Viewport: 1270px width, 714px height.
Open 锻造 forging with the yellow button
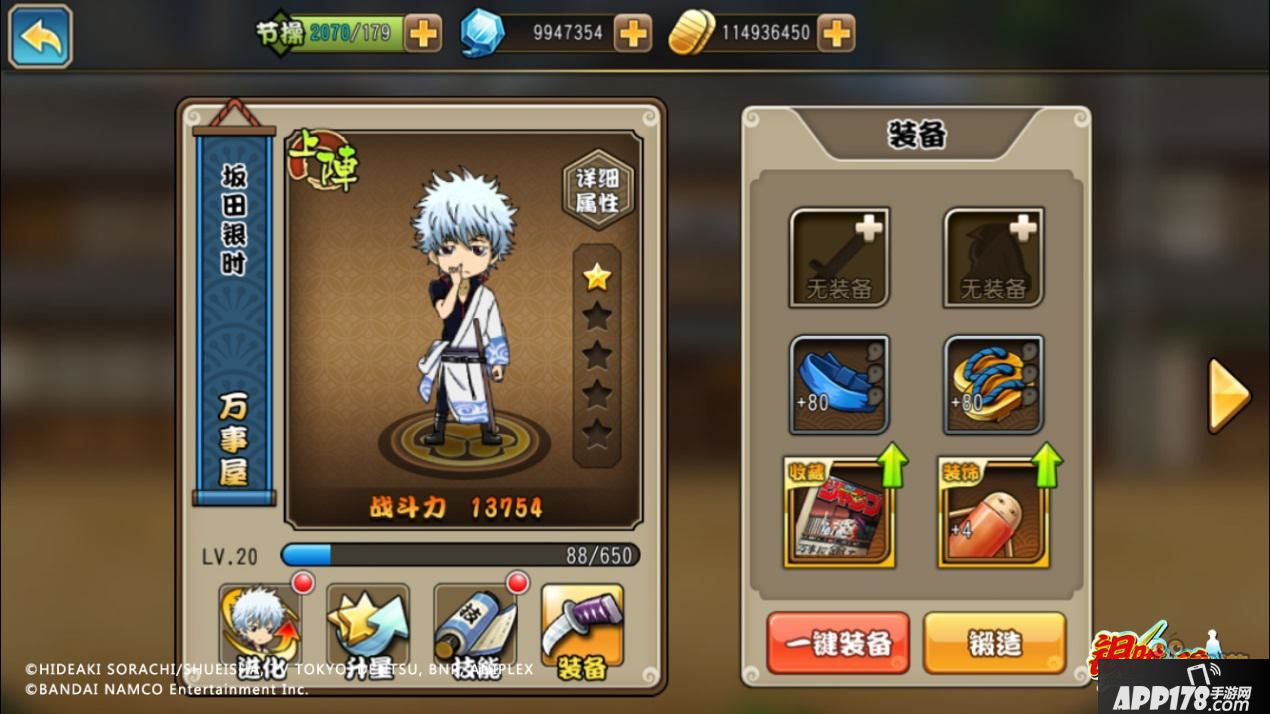coord(994,643)
